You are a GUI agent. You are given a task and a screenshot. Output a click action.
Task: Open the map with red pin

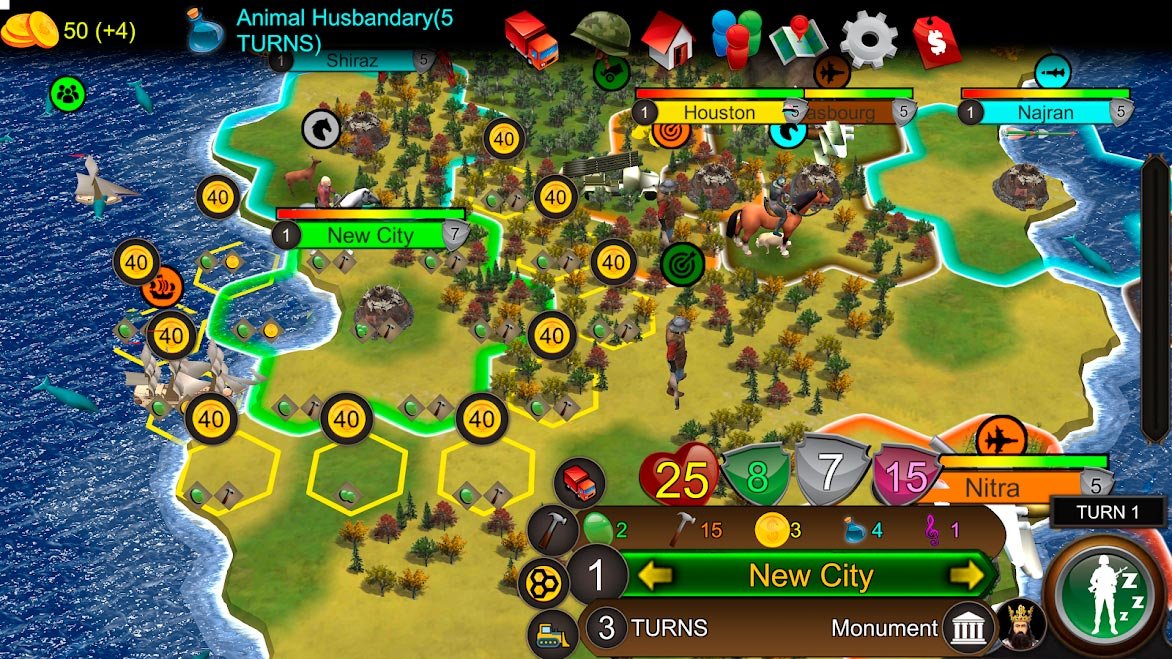coord(800,38)
